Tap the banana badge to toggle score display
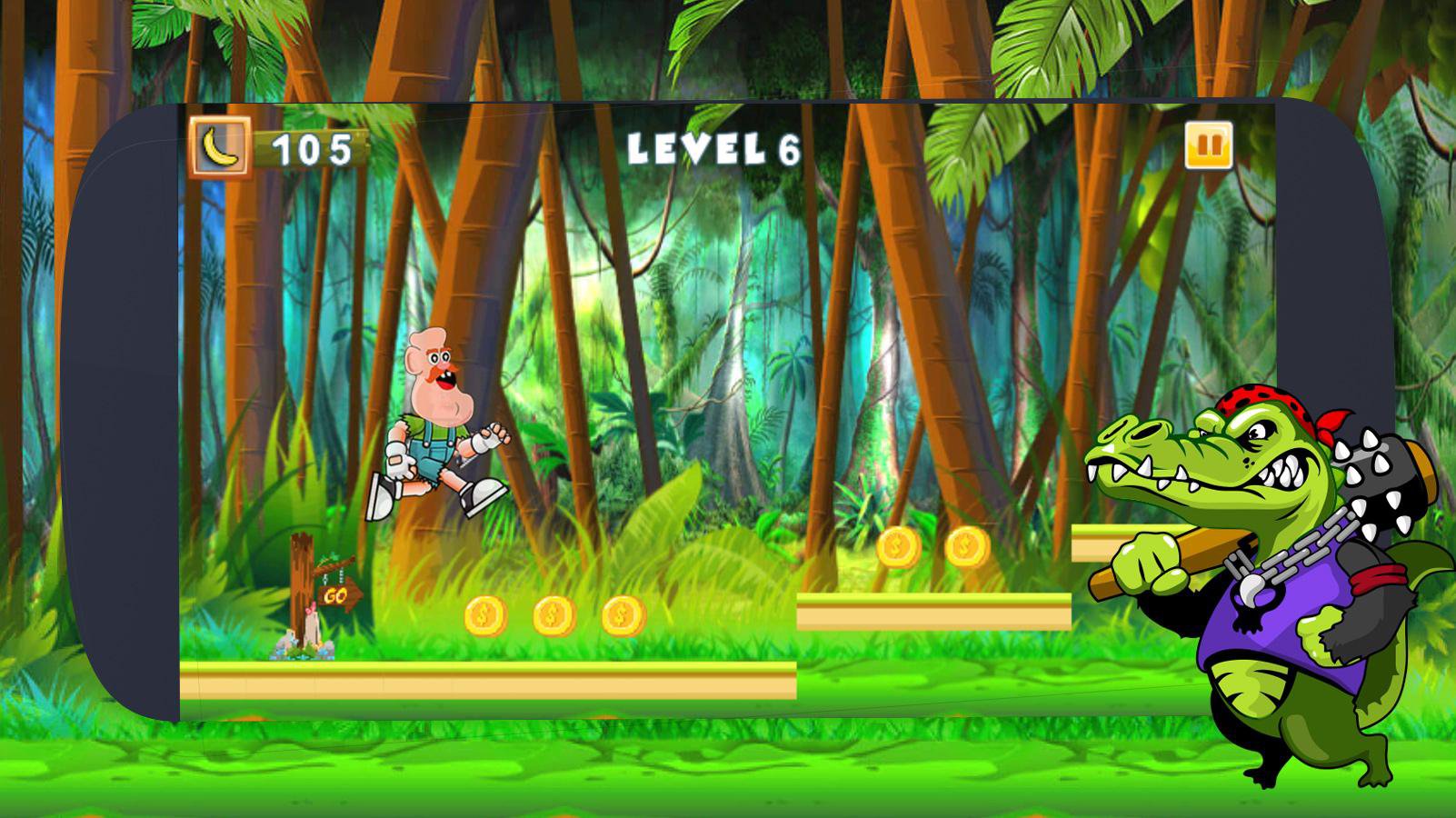Viewport: 1456px width, 818px height. [x=221, y=145]
